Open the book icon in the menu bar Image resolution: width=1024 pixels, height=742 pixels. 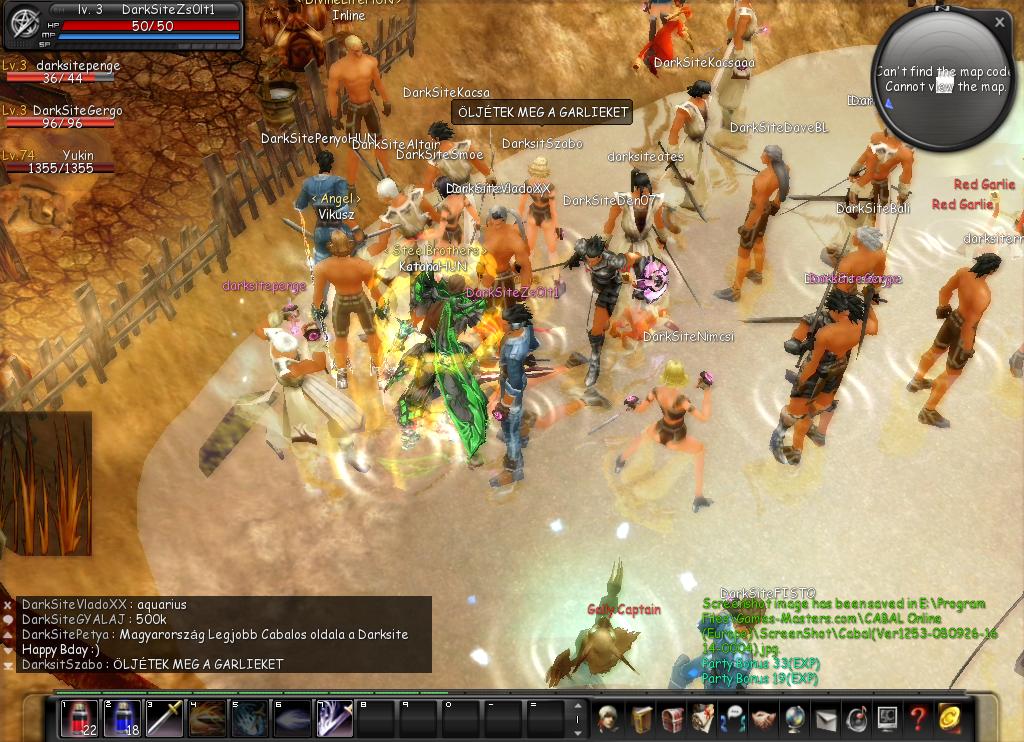point(640,718)
